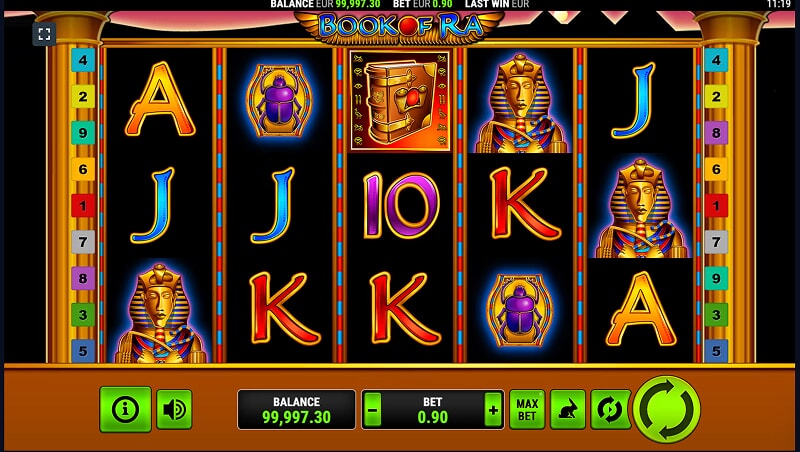Enable the rabbit turbo spin mode
The image size is (800, 452).
pyautogui.click(x=568, y=409)
